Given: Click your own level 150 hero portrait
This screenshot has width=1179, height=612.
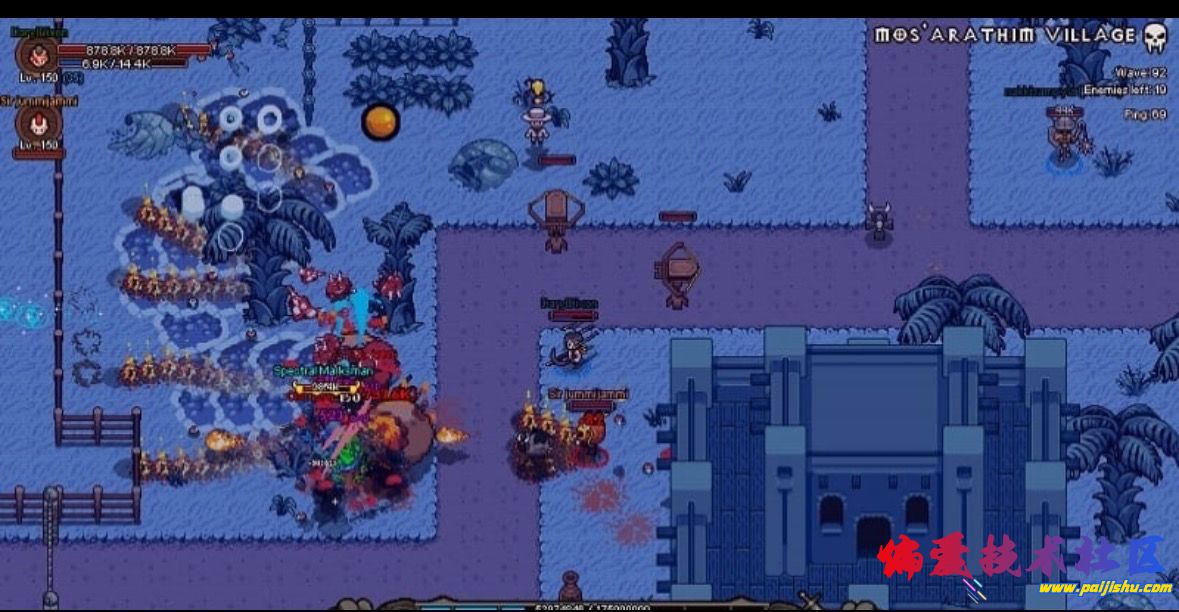Looking at the screenshot, I should (x=38, y=55).
